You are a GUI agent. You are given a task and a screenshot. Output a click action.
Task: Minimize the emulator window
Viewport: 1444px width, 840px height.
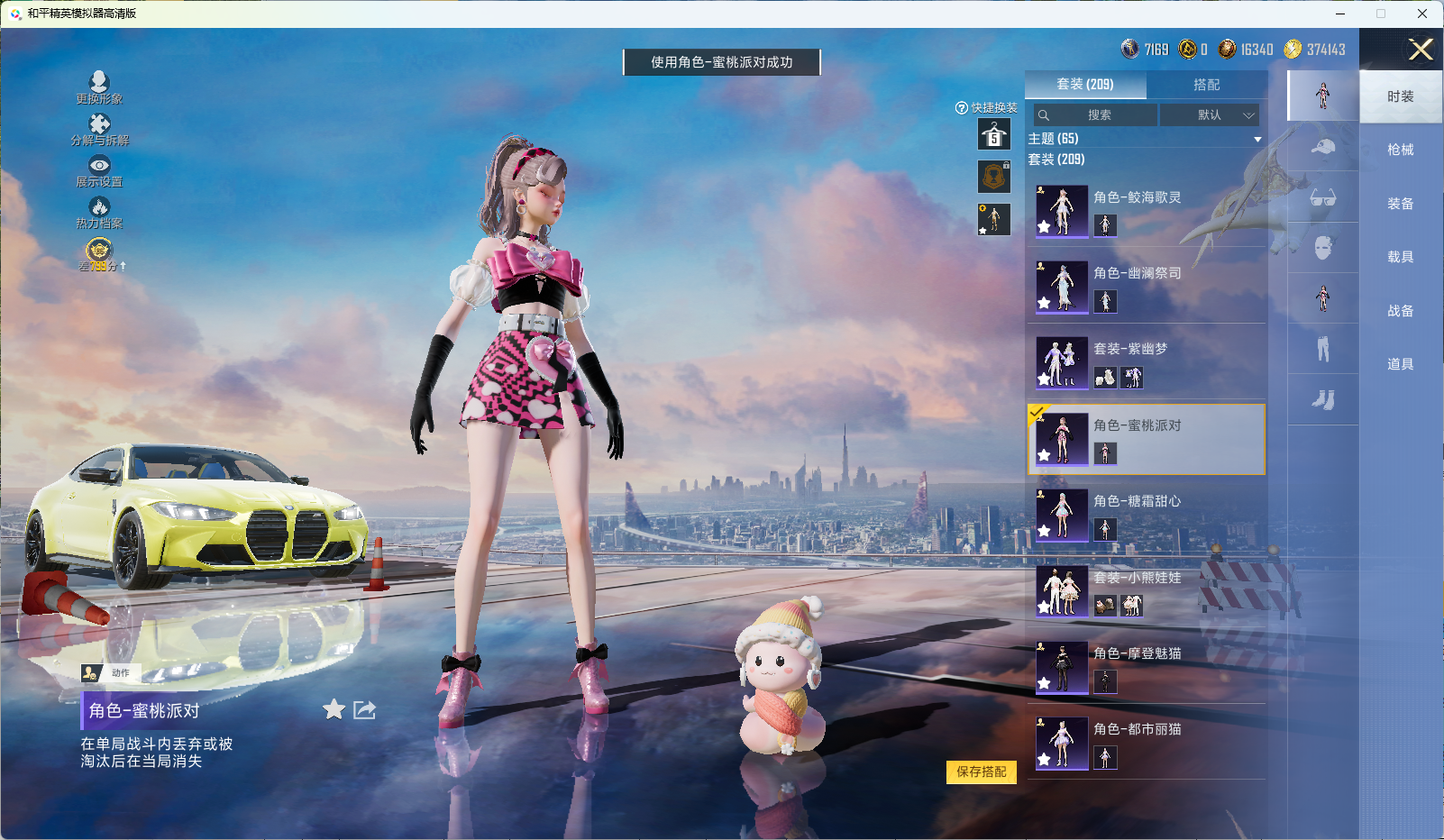1340,14
